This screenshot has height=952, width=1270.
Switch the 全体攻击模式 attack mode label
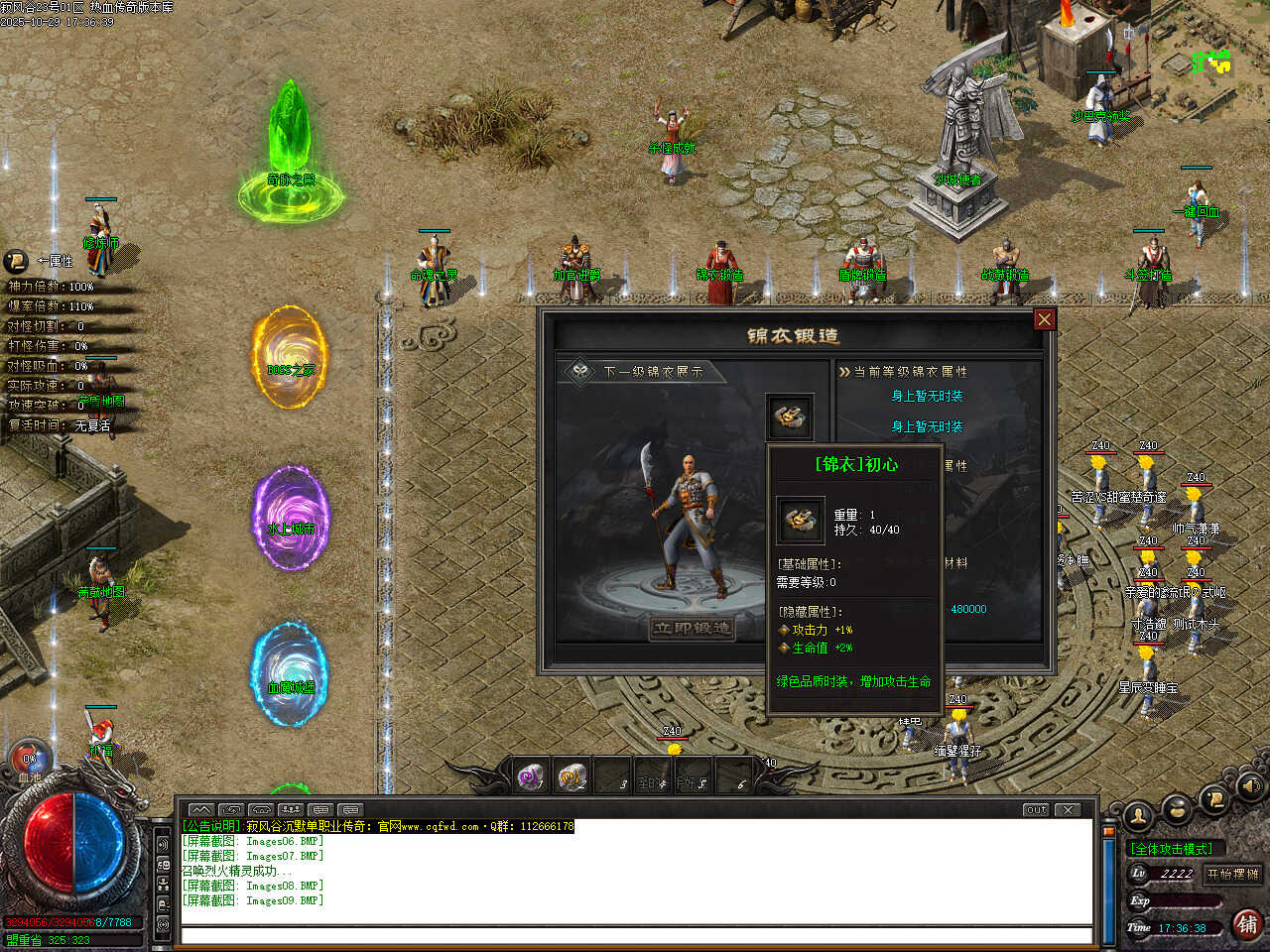1172,849
